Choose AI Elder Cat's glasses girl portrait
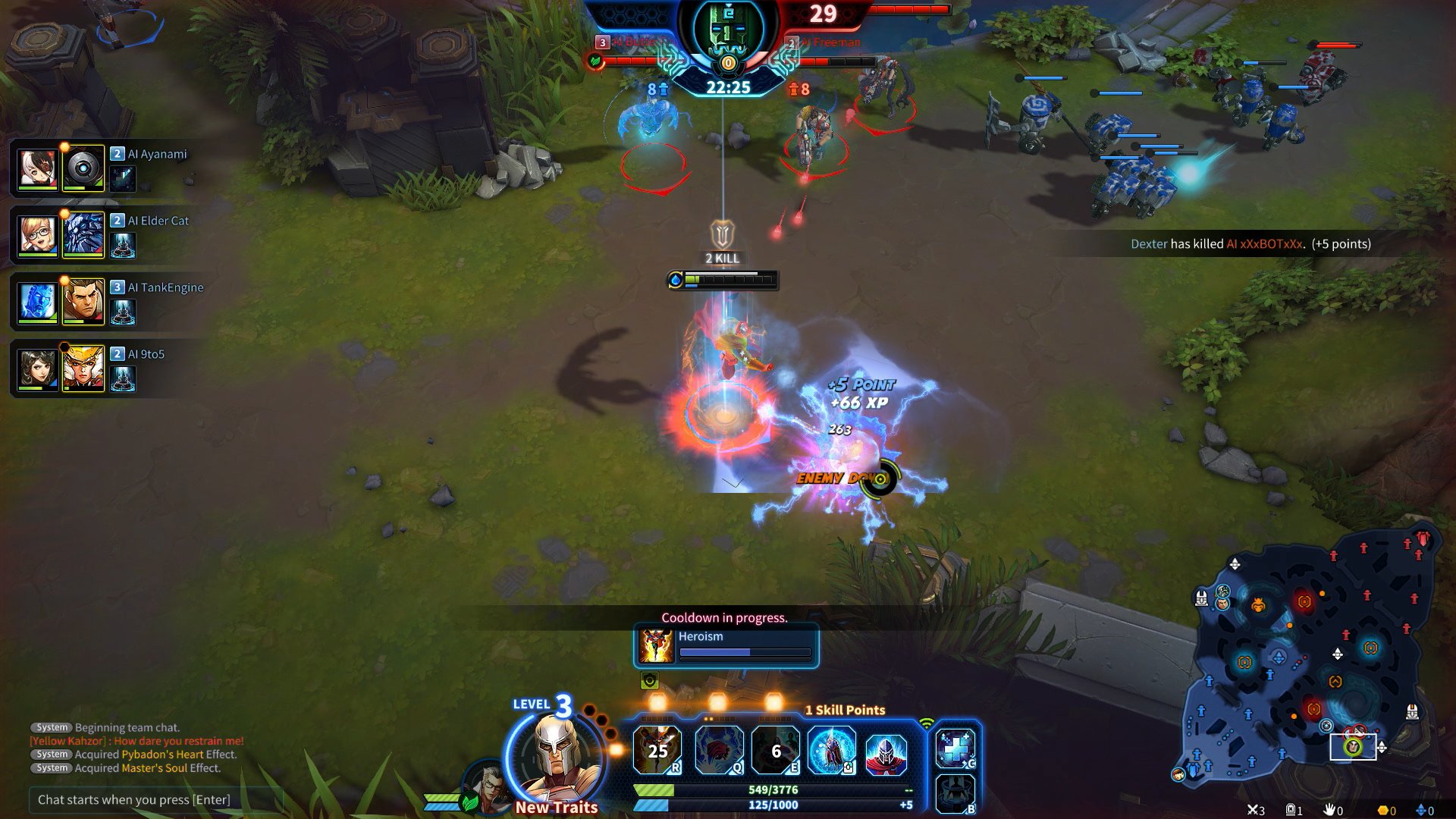 tap(37, 235)
